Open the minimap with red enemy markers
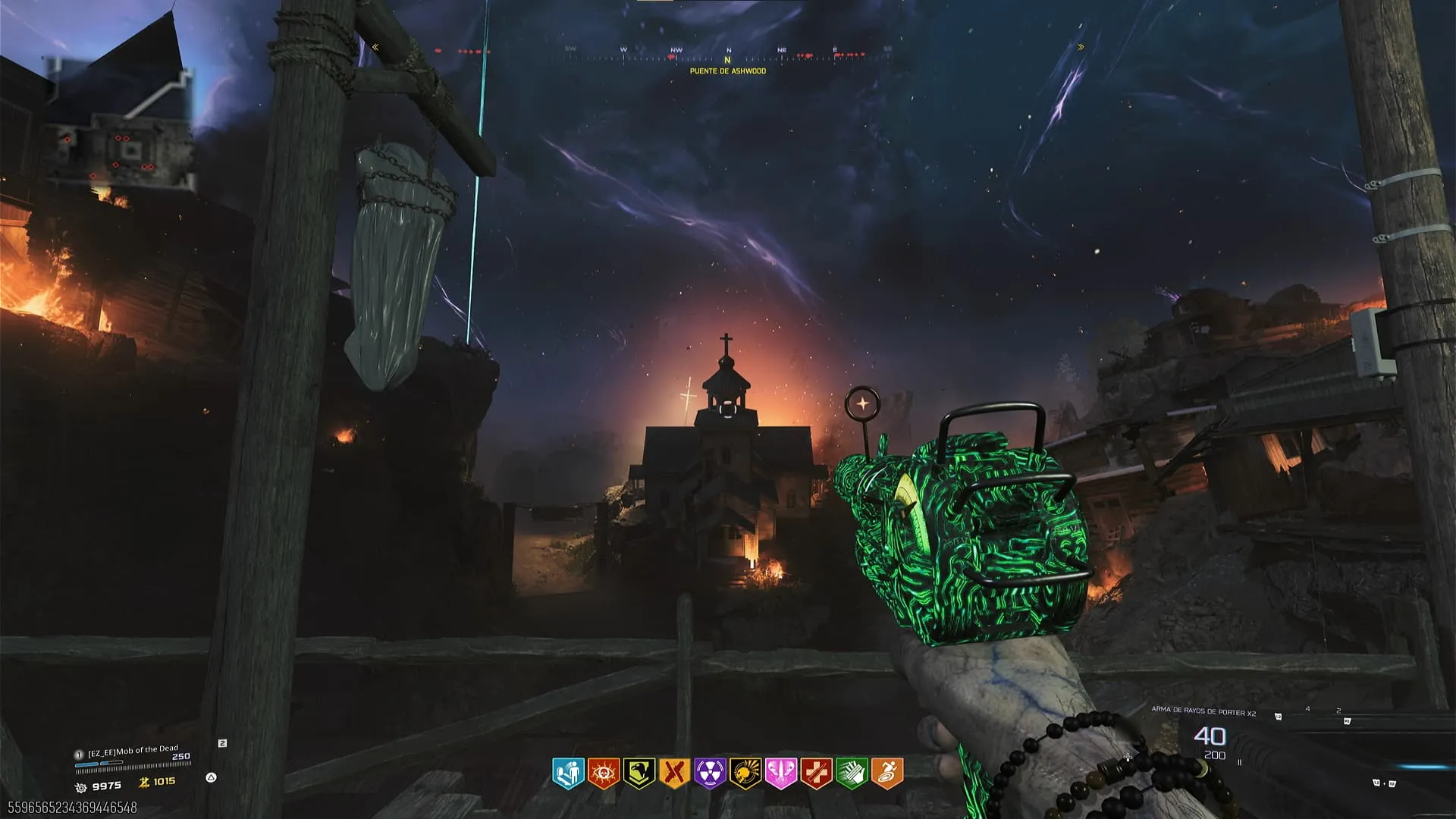Viewport: 1456px width, 819px height. point(121,125)
